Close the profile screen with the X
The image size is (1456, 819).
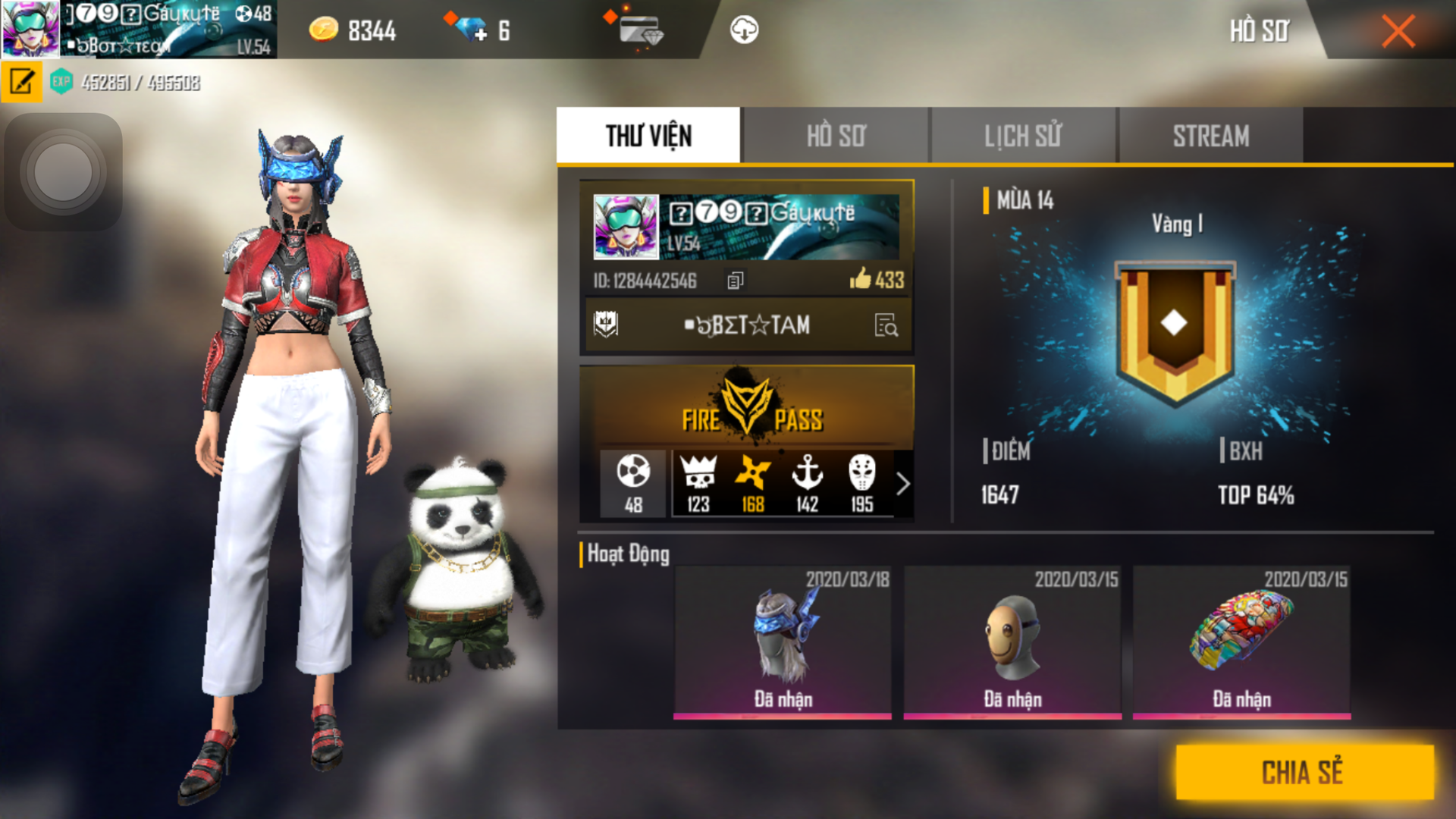1398,31
